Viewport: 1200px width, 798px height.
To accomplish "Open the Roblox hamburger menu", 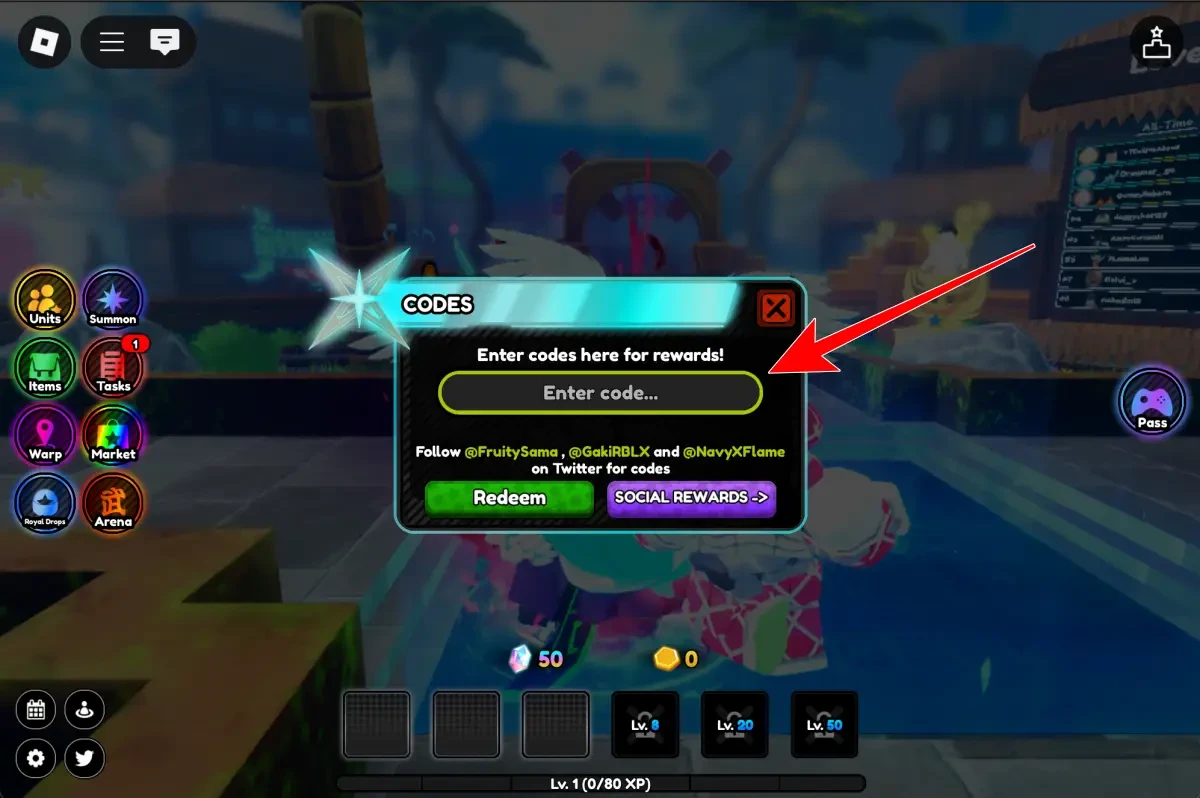I will [x=112, y=43].
